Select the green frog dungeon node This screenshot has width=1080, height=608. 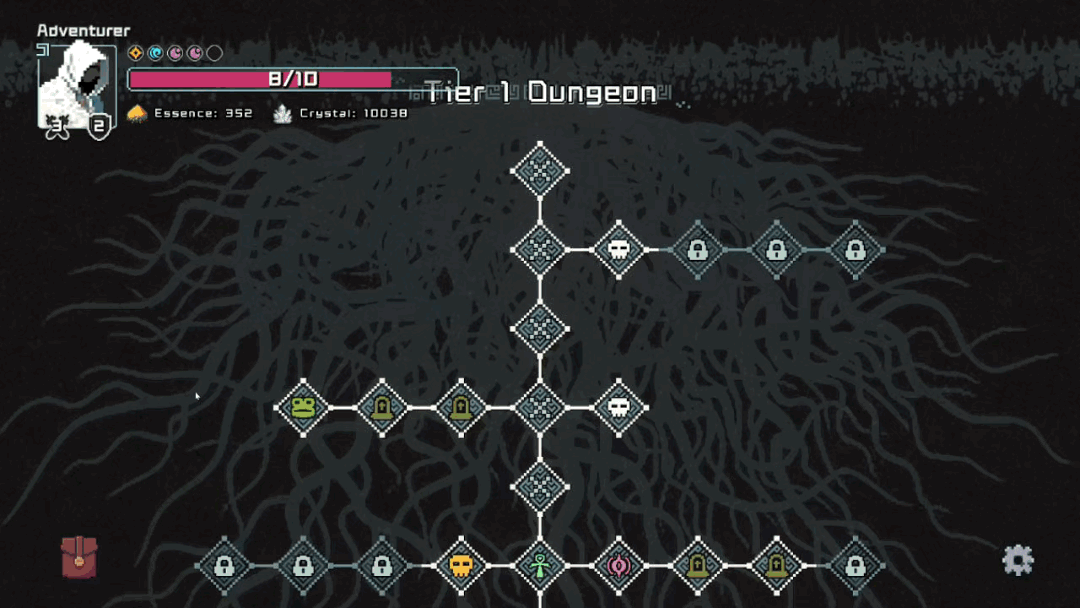pos(303,407)
